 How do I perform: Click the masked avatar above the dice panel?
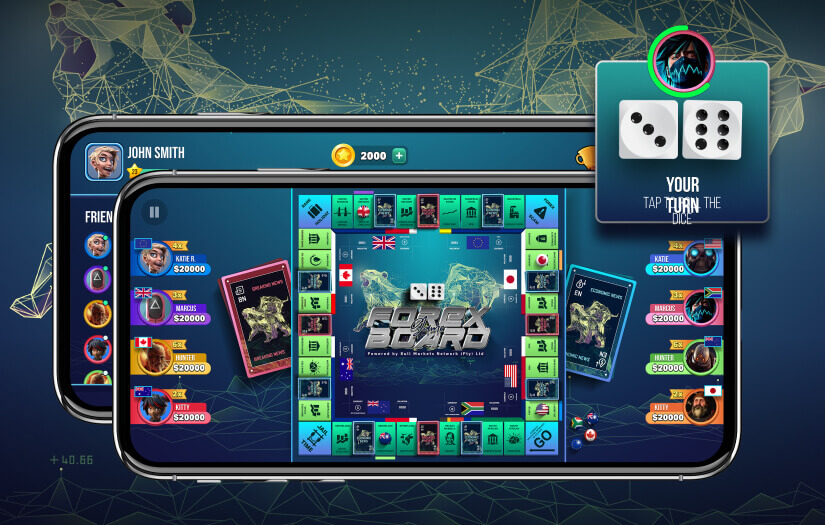(x=681, y=58)
